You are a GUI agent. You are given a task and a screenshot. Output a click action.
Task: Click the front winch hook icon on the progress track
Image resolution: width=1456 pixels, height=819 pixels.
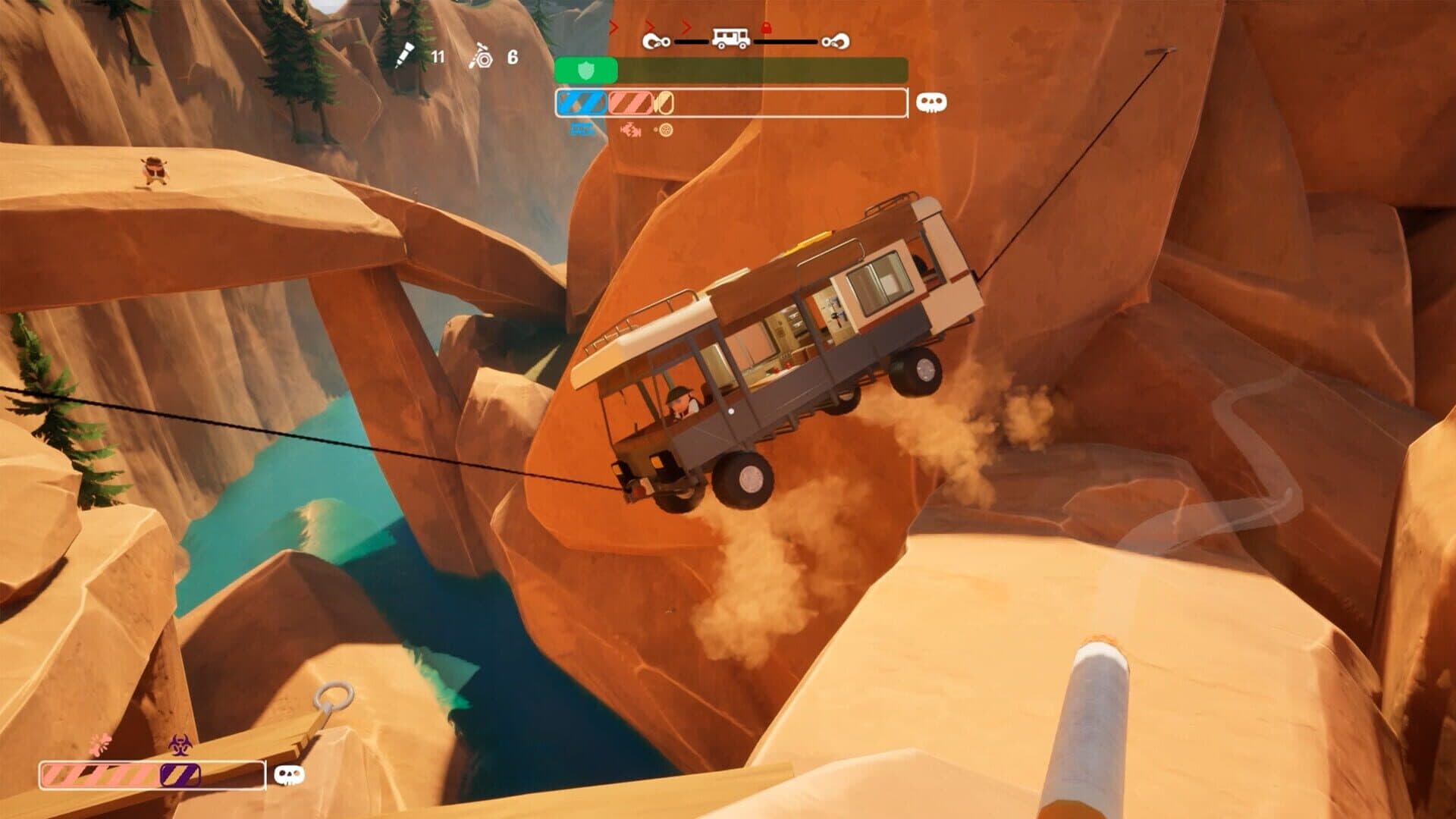click(x=657, y=41)
